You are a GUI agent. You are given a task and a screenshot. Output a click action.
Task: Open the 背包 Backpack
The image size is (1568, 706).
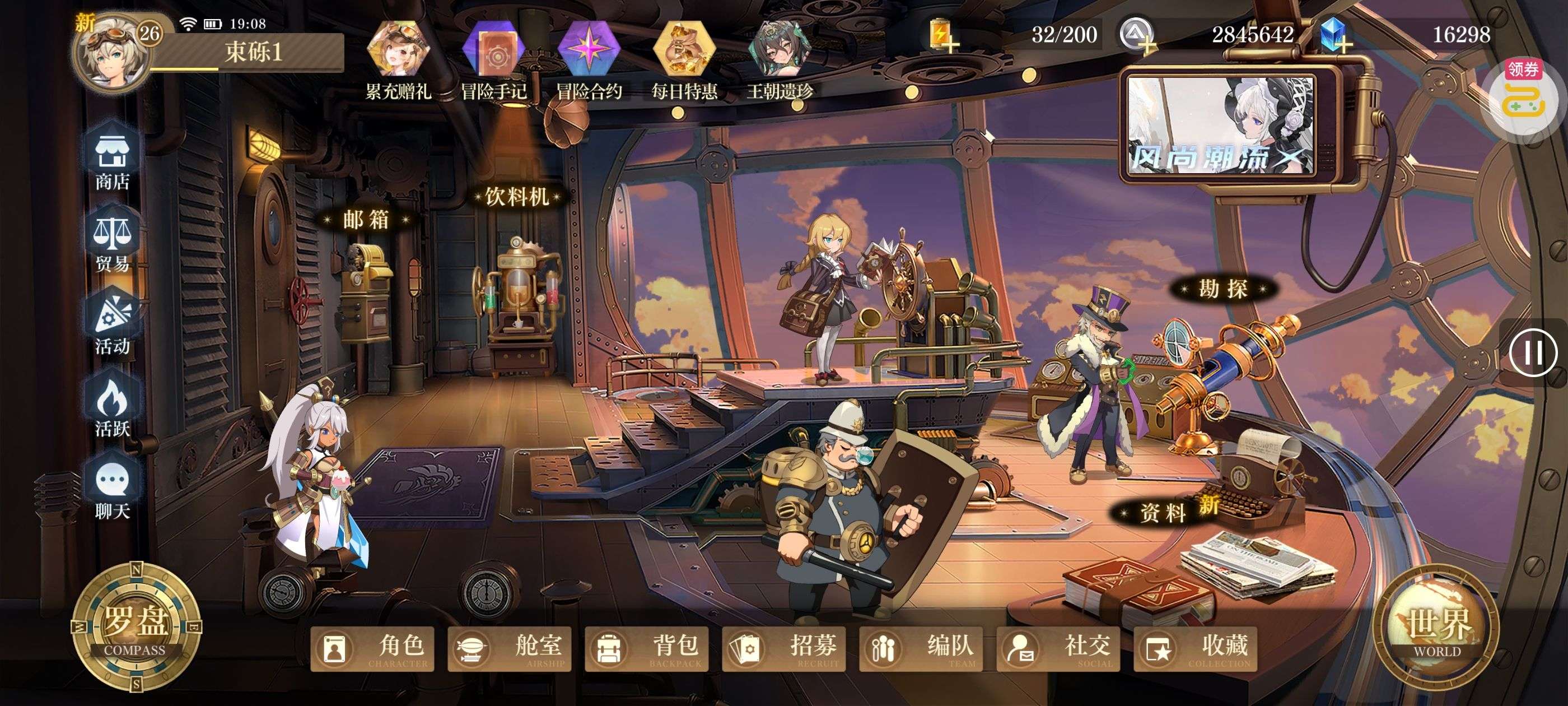click(646, 649)
